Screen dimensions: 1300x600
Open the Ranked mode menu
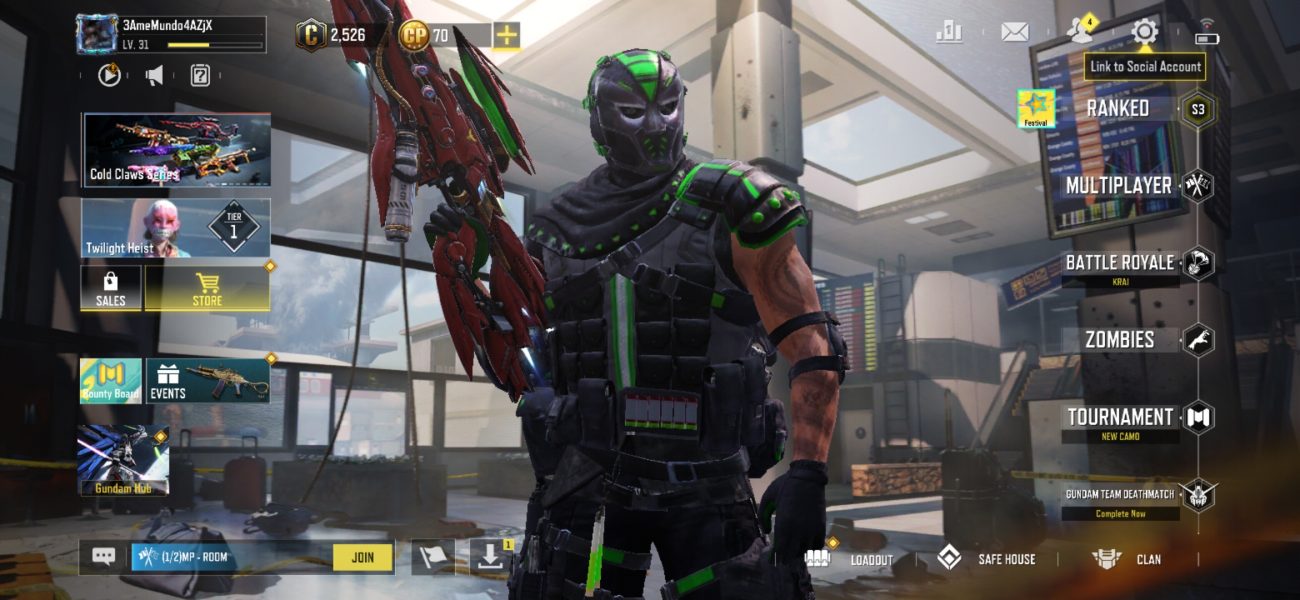[x=1118, y=108]
